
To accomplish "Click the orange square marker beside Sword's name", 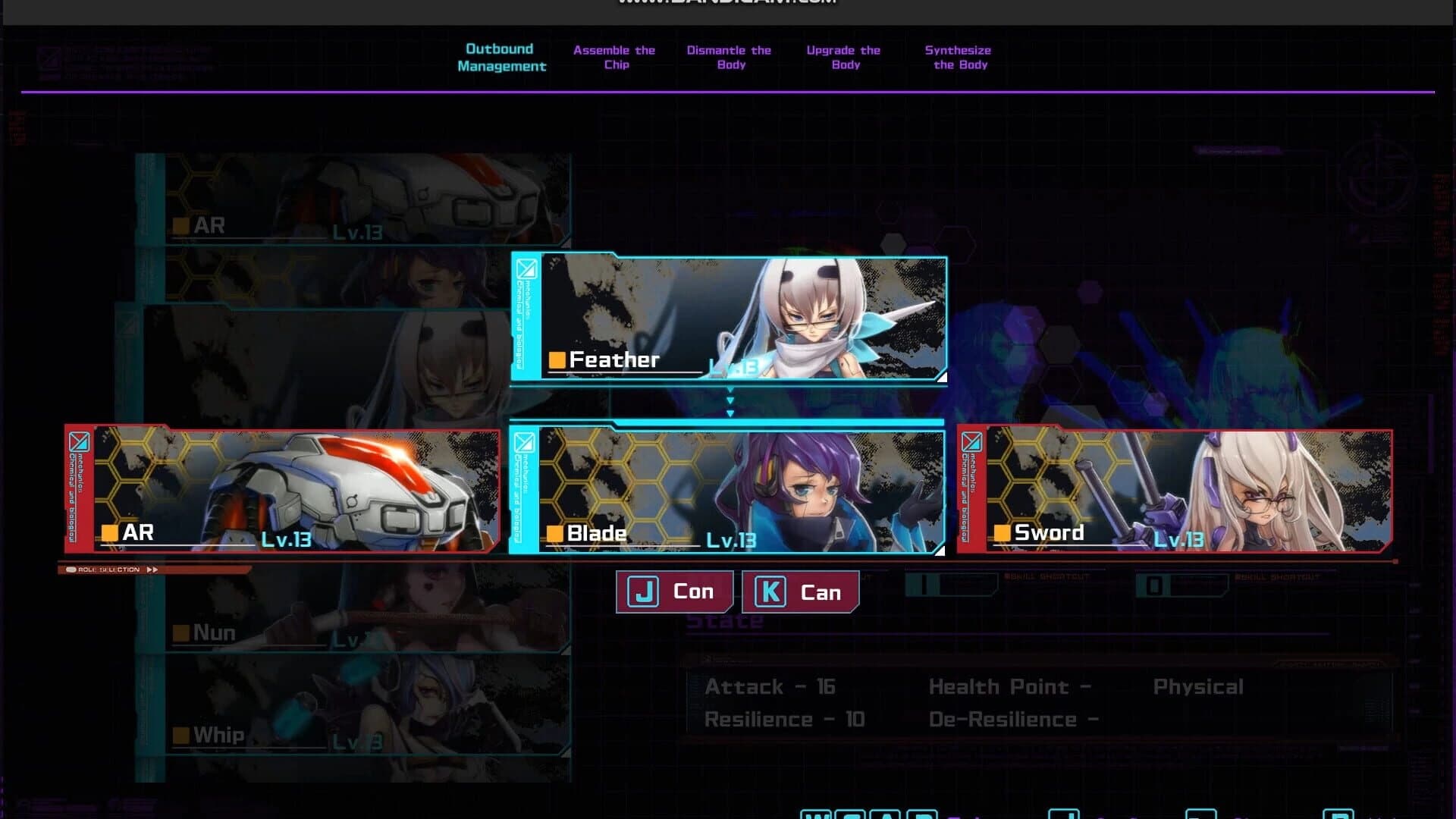I will pyautogui.click(x=1001, y=532).
